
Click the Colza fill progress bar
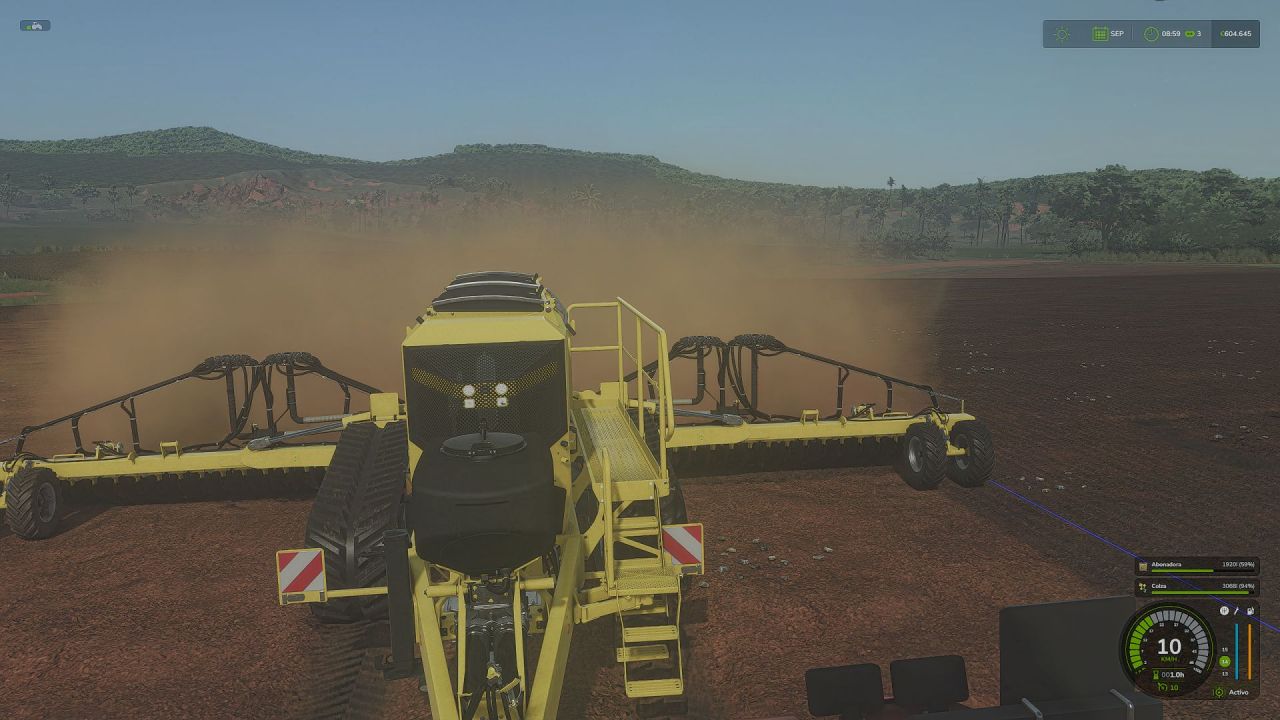pos(1200,593)
